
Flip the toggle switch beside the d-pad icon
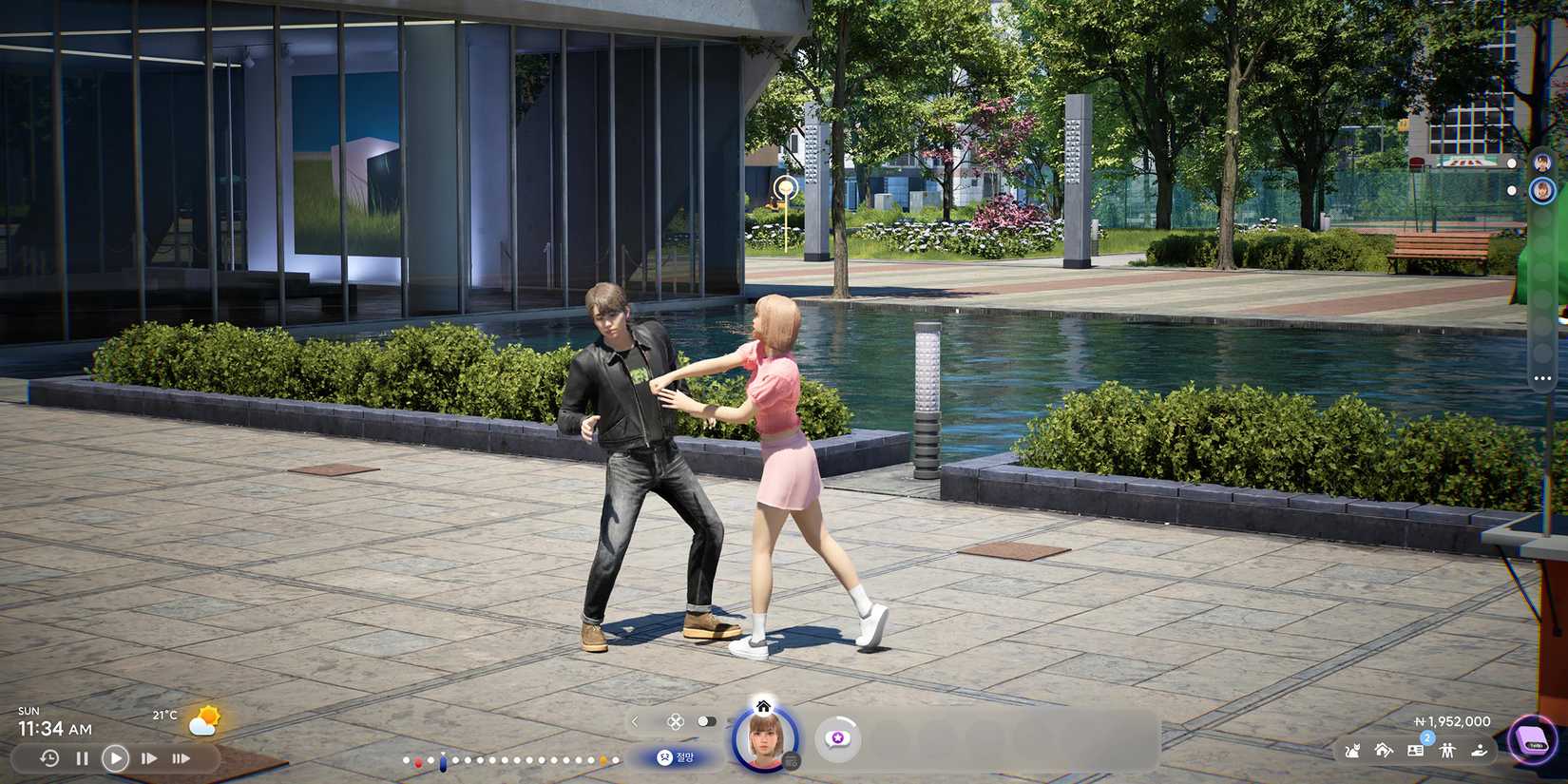pos(708,720)
